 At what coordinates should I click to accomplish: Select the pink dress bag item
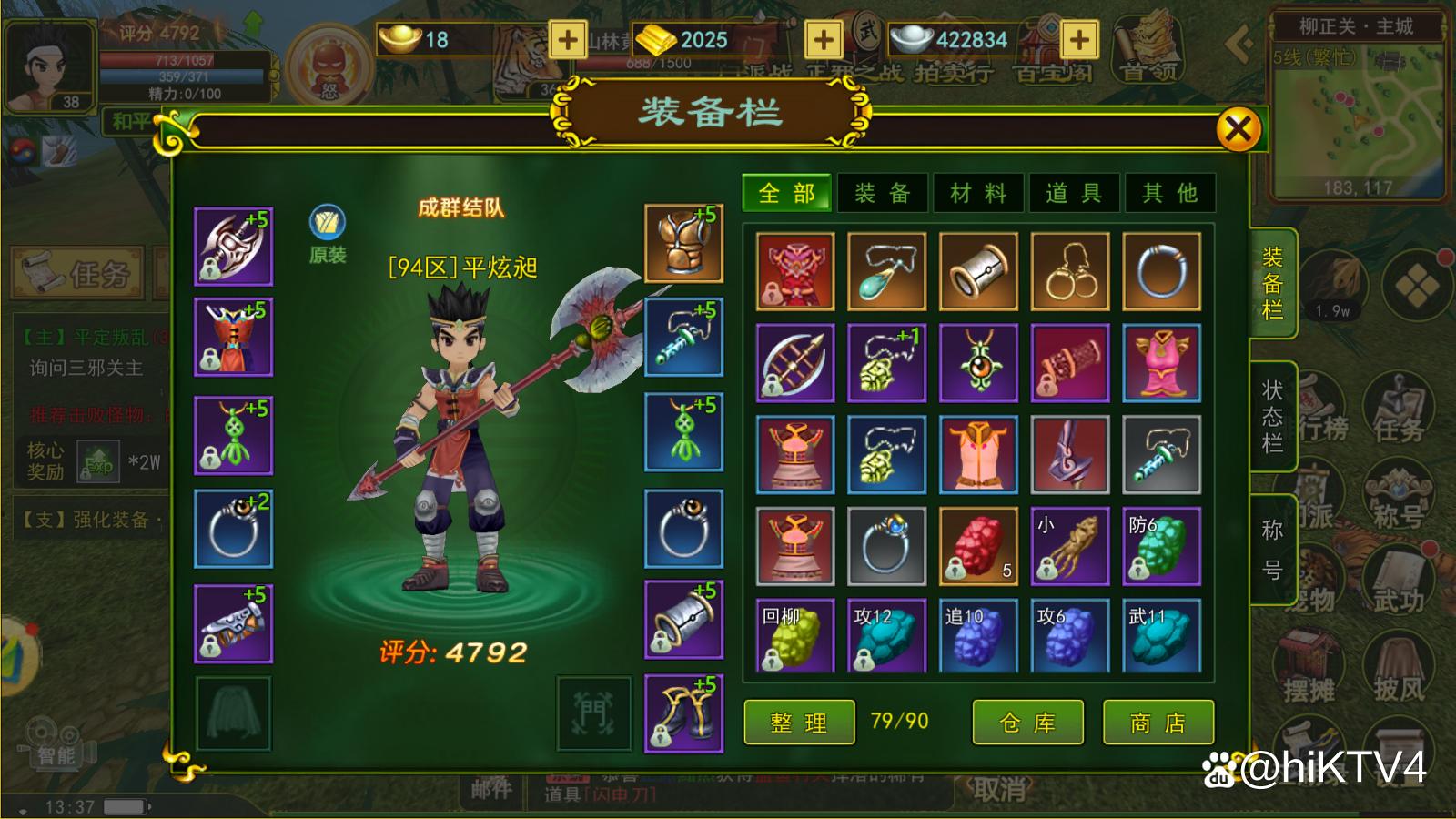click(x=1161, y=362)
